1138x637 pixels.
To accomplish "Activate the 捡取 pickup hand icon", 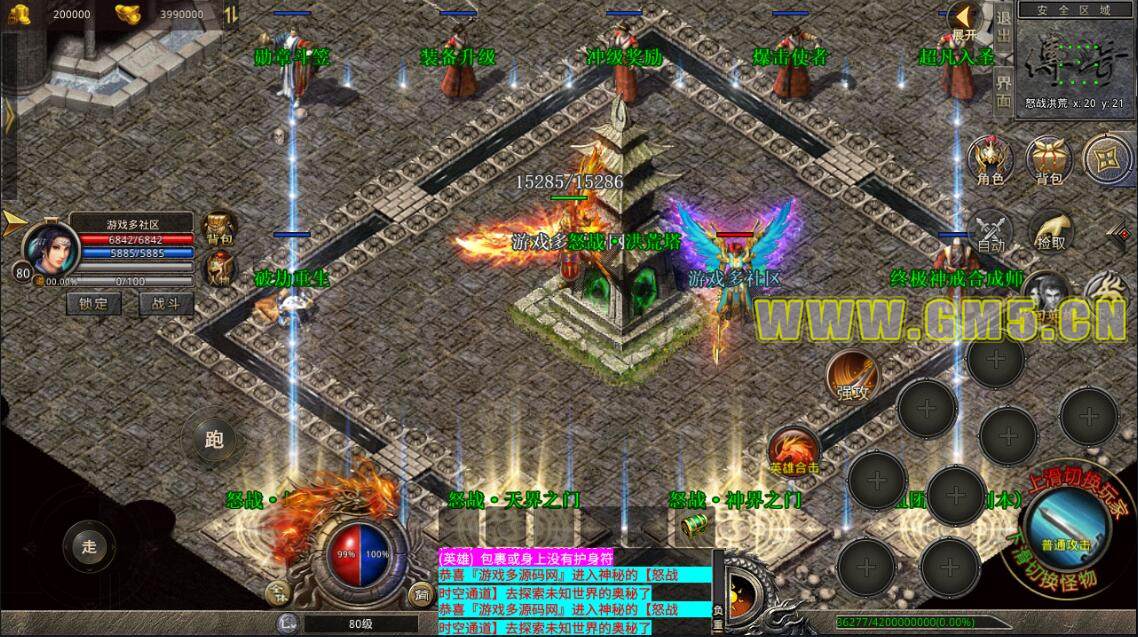I will point(1051,232).
